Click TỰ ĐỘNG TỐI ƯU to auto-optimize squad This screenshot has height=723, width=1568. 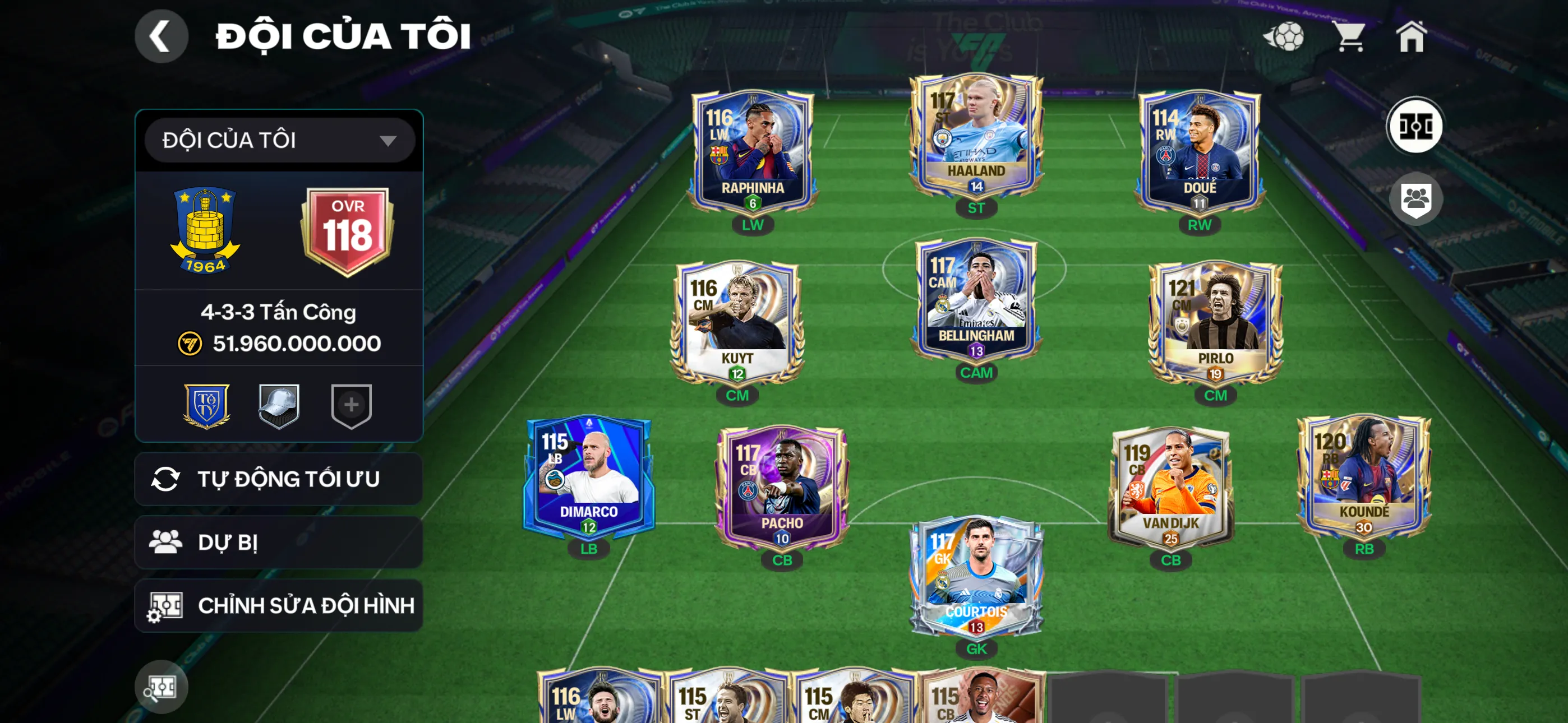(x=279, y=479)
